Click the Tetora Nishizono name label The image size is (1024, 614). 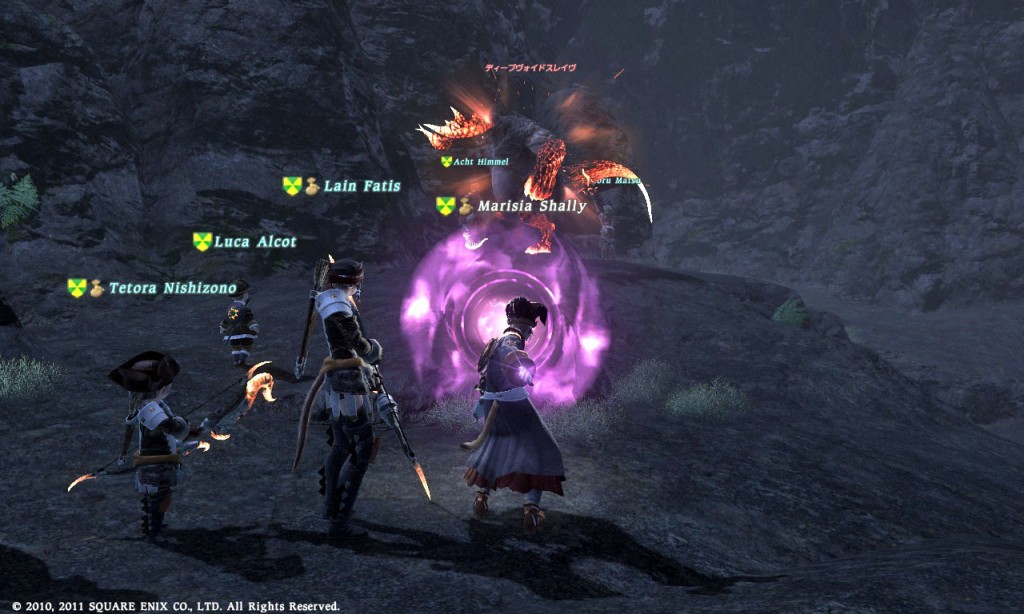pyautogui.click(x=172, y=288)
